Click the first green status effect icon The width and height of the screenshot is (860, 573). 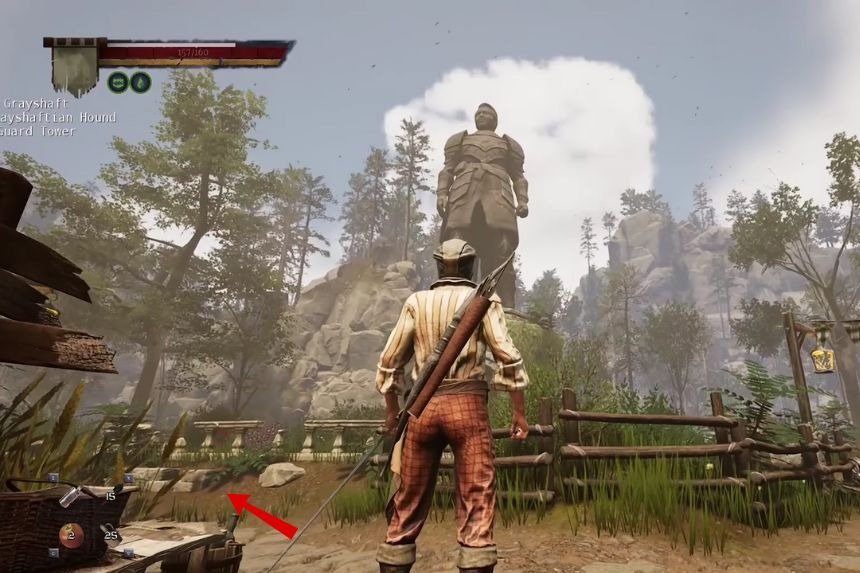(x=117, y=83)
